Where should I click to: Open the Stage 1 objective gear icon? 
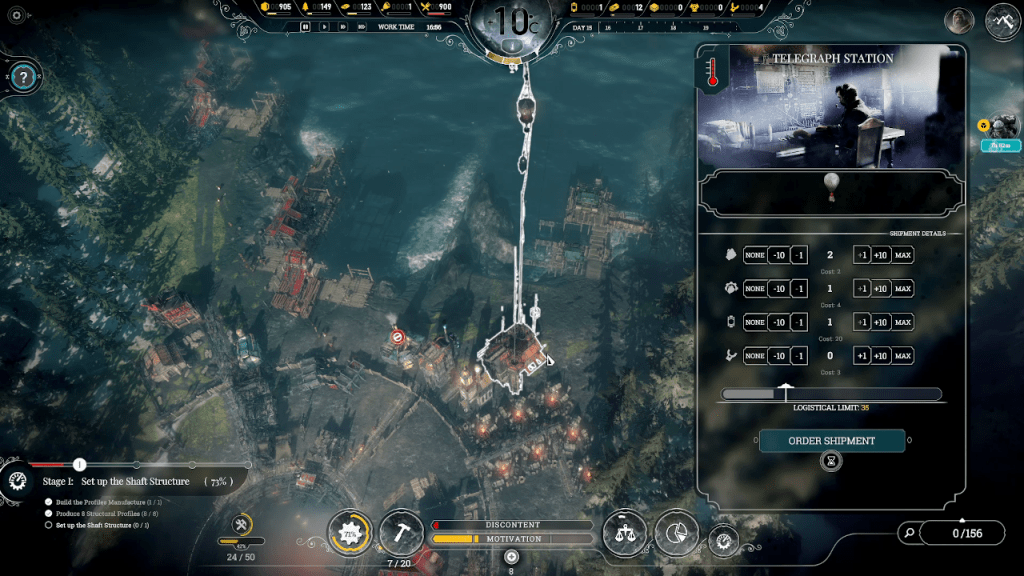tap(17, 481)
